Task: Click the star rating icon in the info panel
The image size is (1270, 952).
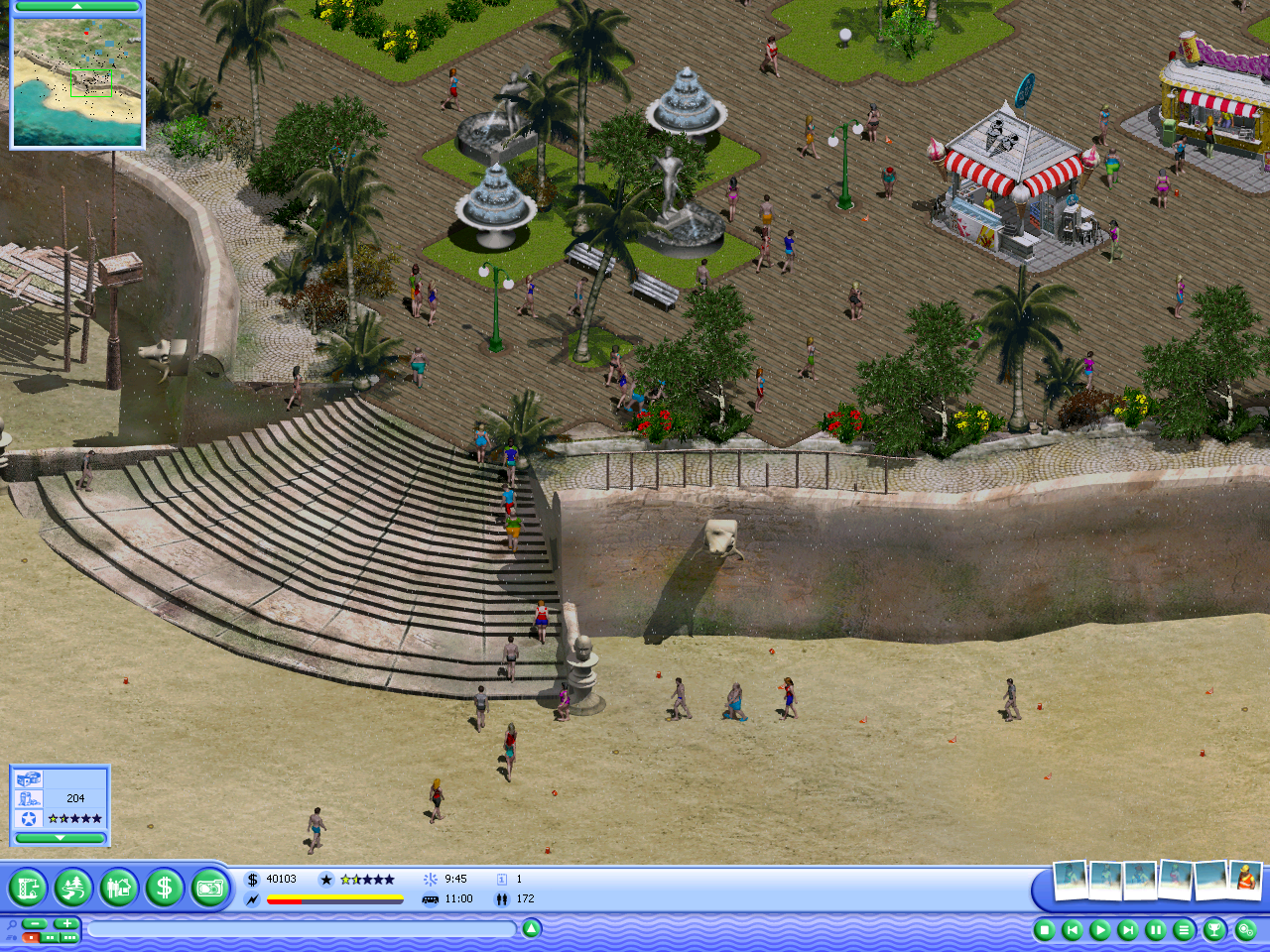Action: [27, 818]
